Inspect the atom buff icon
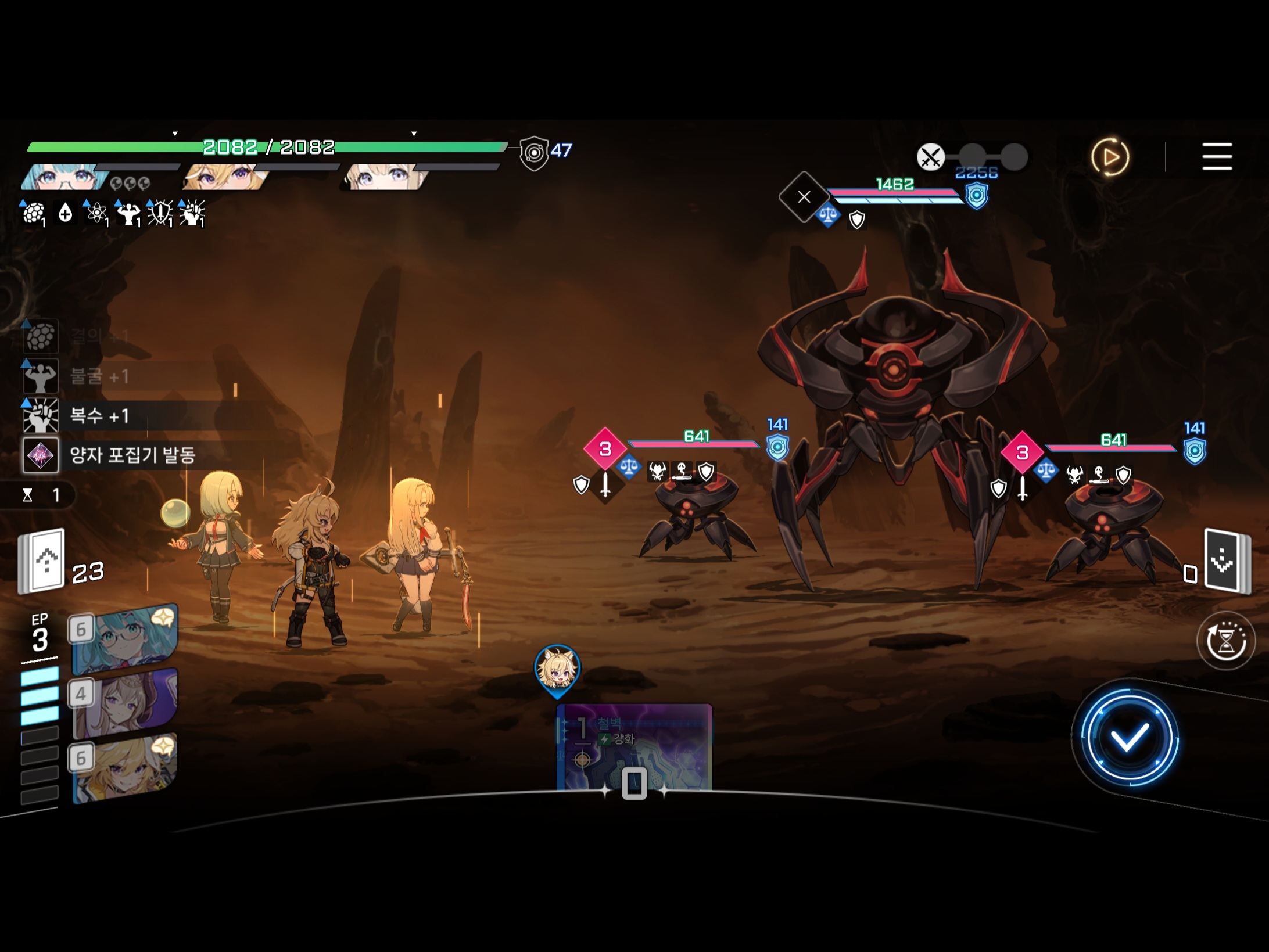 click(96, 214)
